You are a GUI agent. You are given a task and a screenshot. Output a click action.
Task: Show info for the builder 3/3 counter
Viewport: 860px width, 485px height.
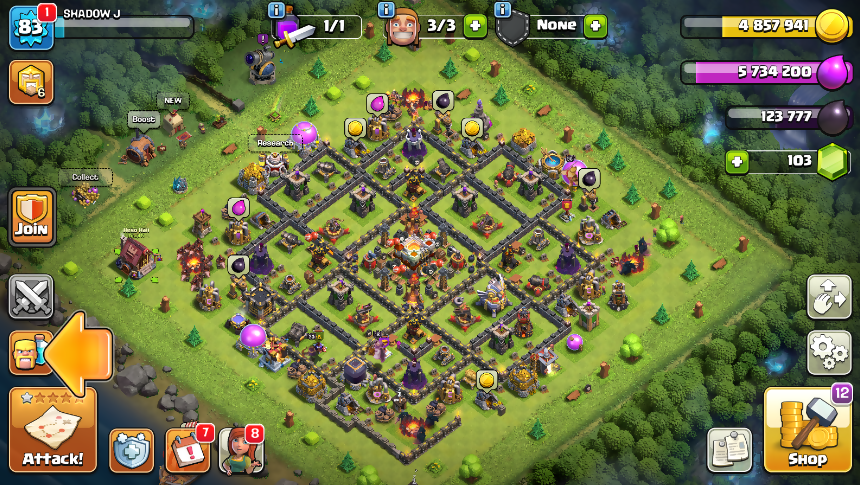tap(386, 10)
